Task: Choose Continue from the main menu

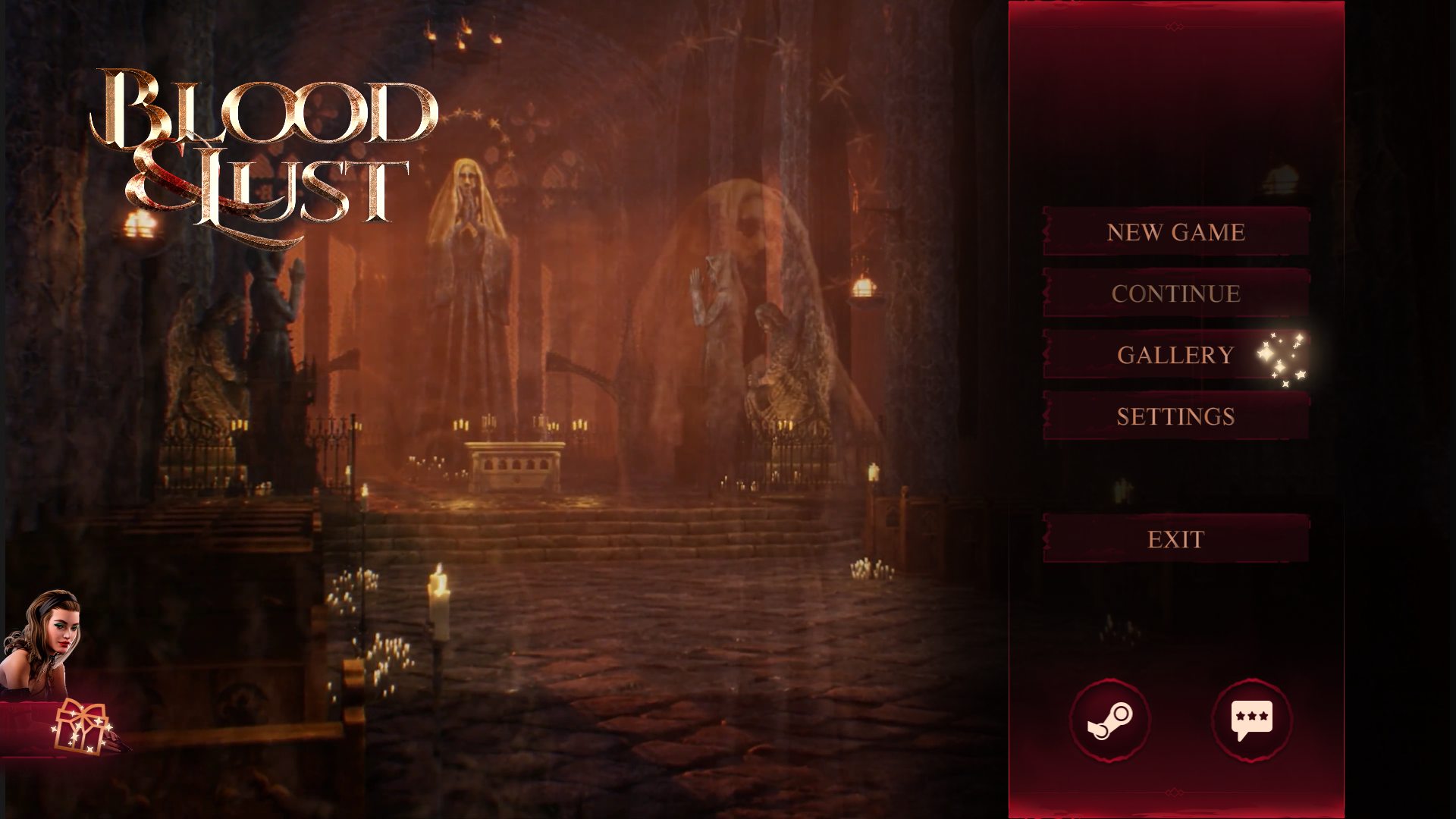Action: click(x=1175, y=293)
